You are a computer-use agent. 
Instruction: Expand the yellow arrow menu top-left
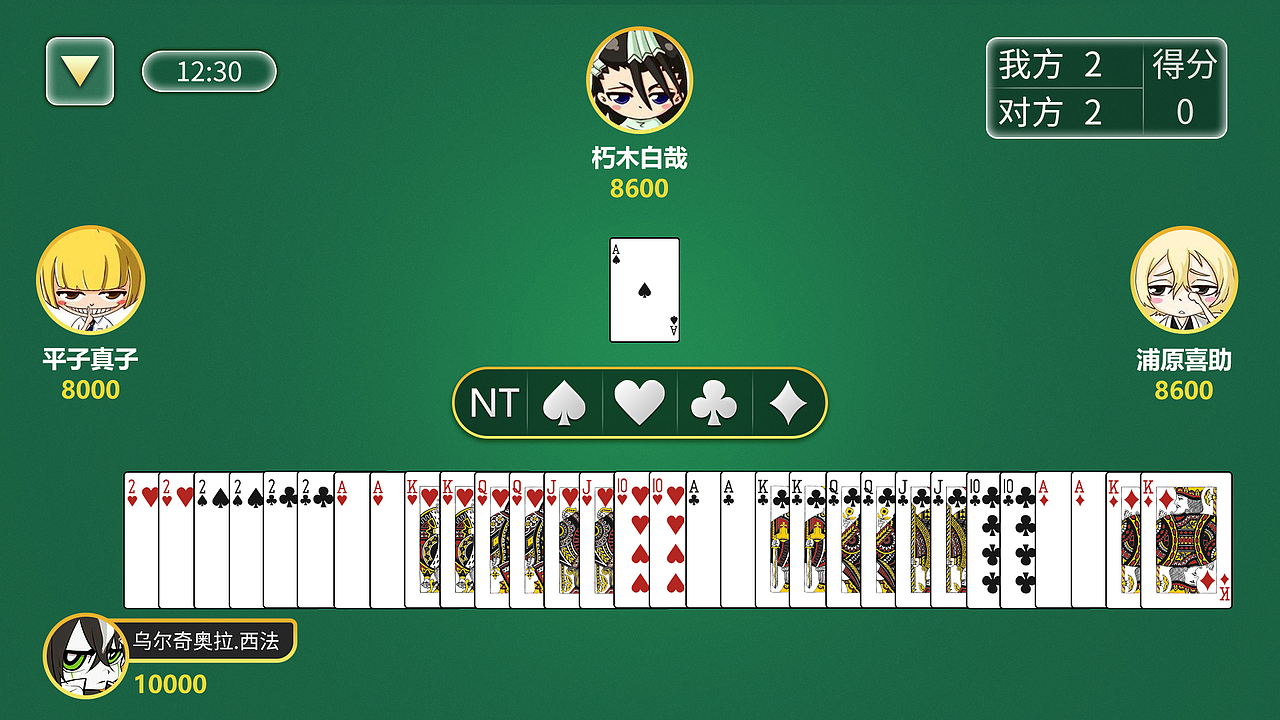tap(79, 72)
